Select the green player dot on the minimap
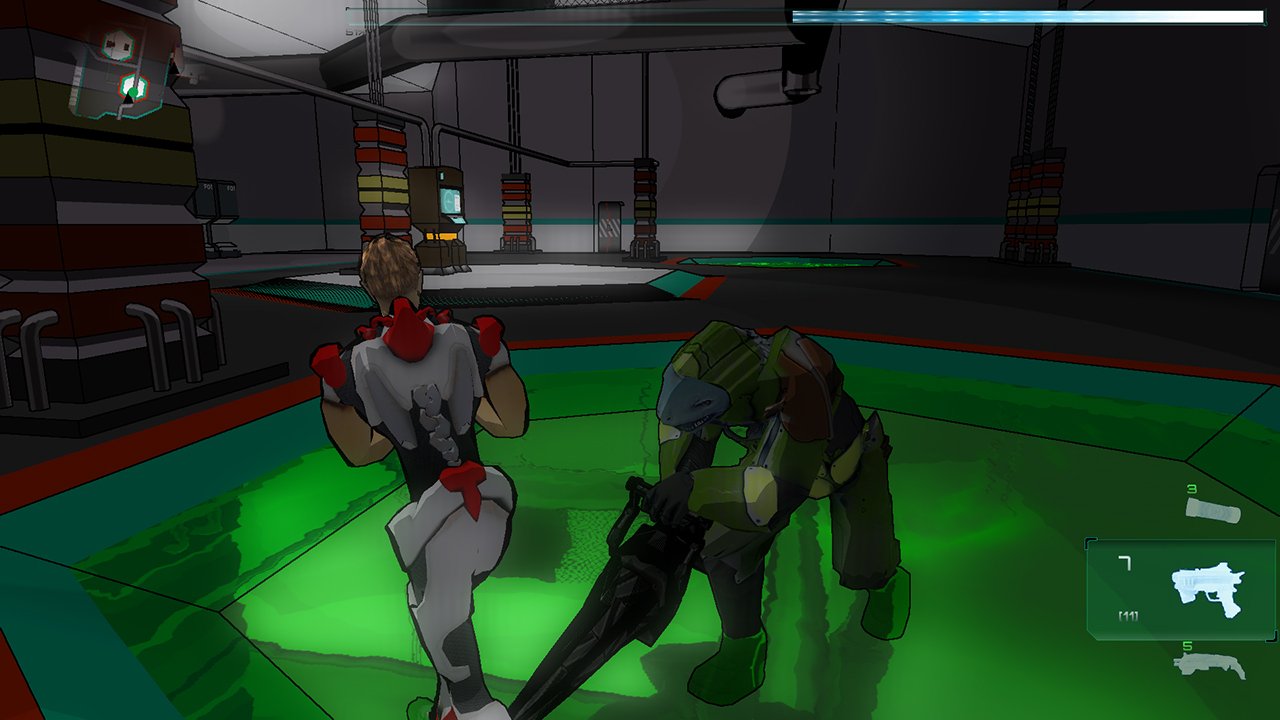Screen dimensions: 1280x720 click(x=133, y=93)
